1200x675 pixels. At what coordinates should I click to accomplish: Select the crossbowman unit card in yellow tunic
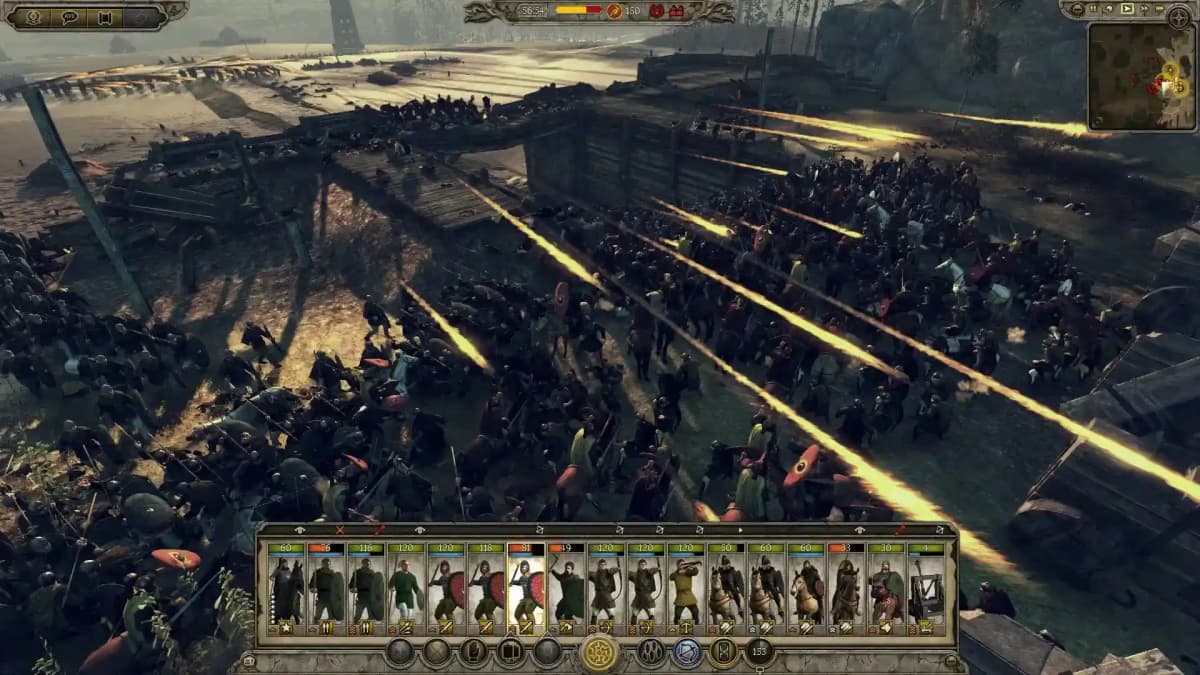[x=686, y=590]
